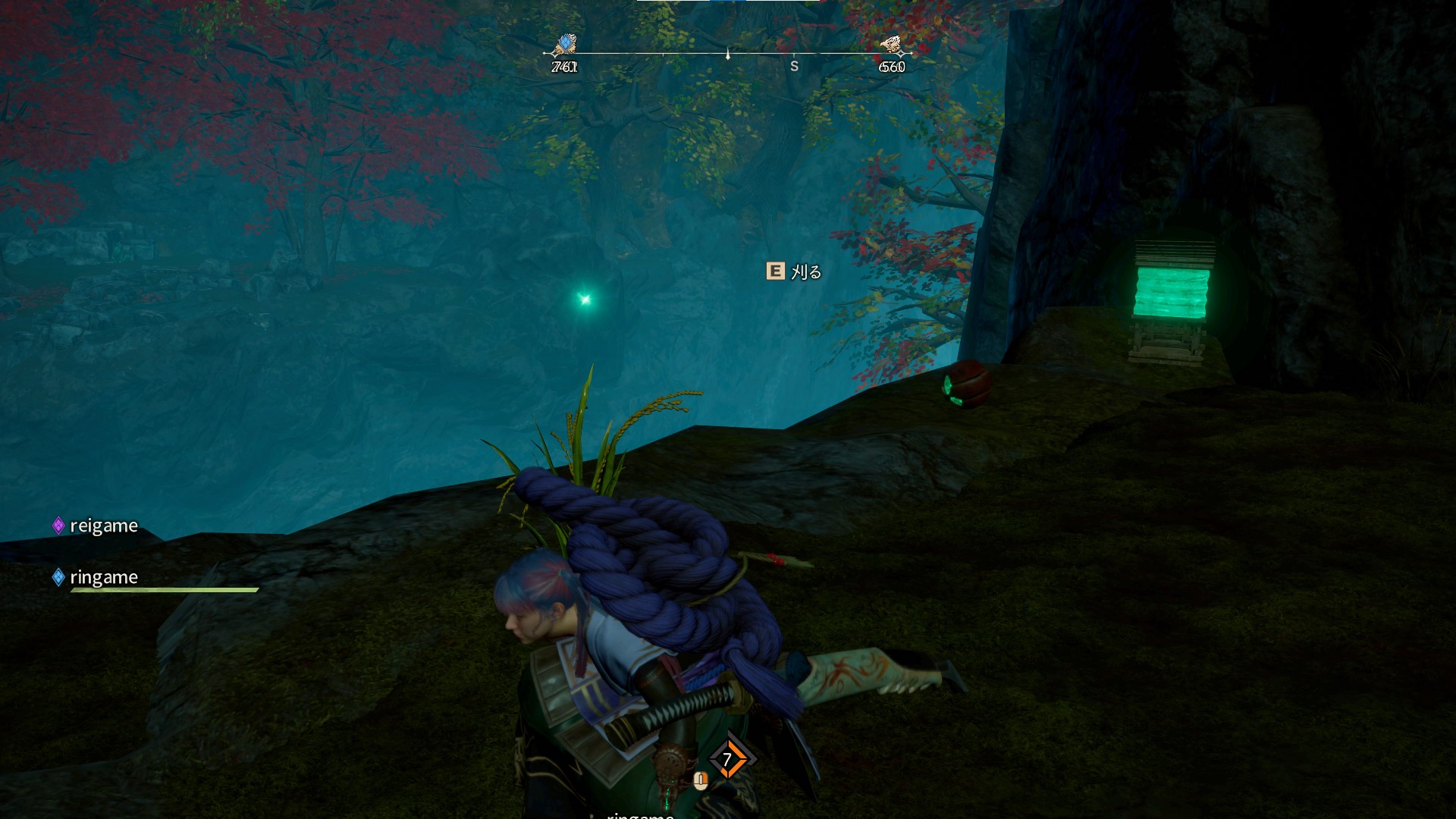
Task: Select party member reigame
Action: (x=103, y=526)
